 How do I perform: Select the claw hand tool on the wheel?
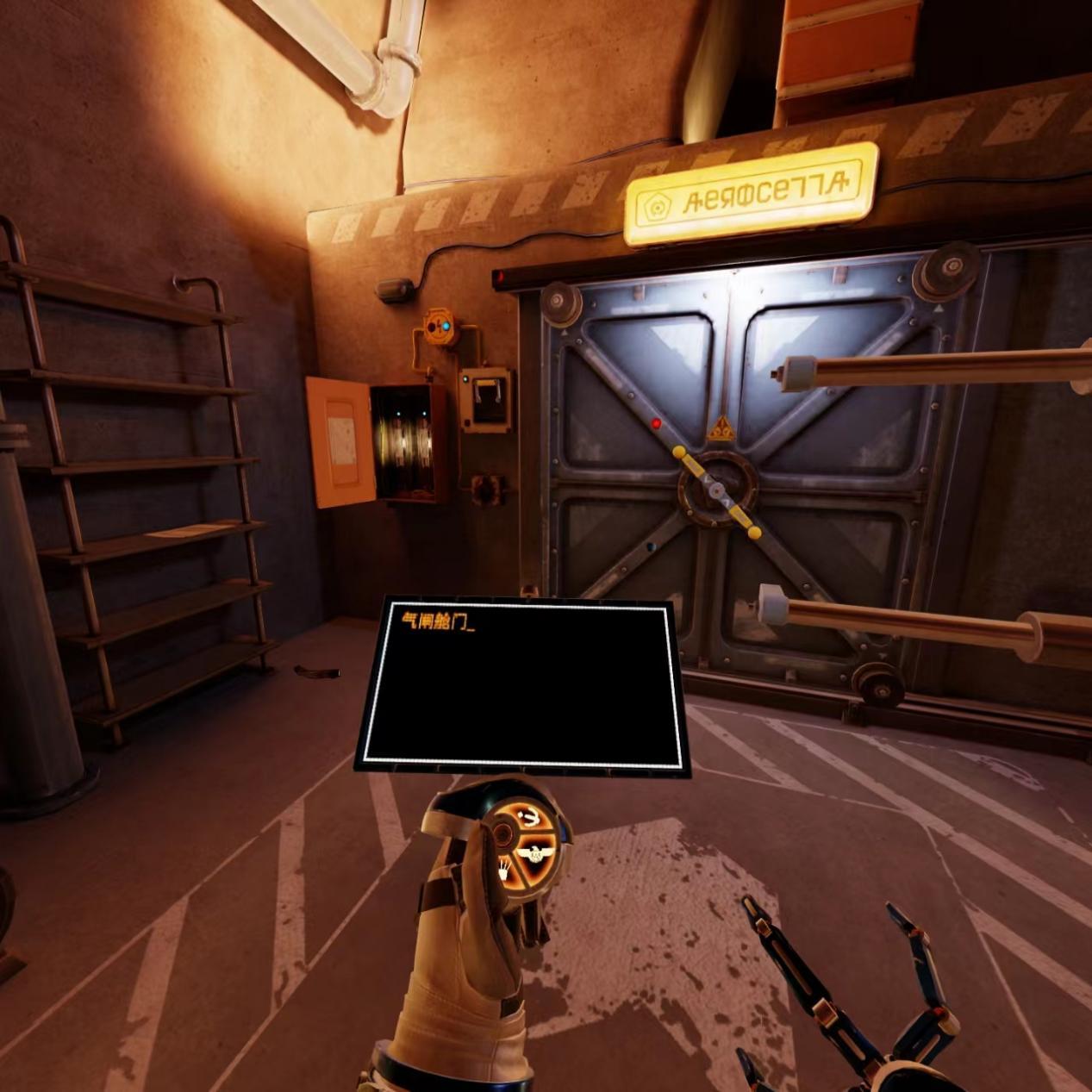[x=503, y=869]
